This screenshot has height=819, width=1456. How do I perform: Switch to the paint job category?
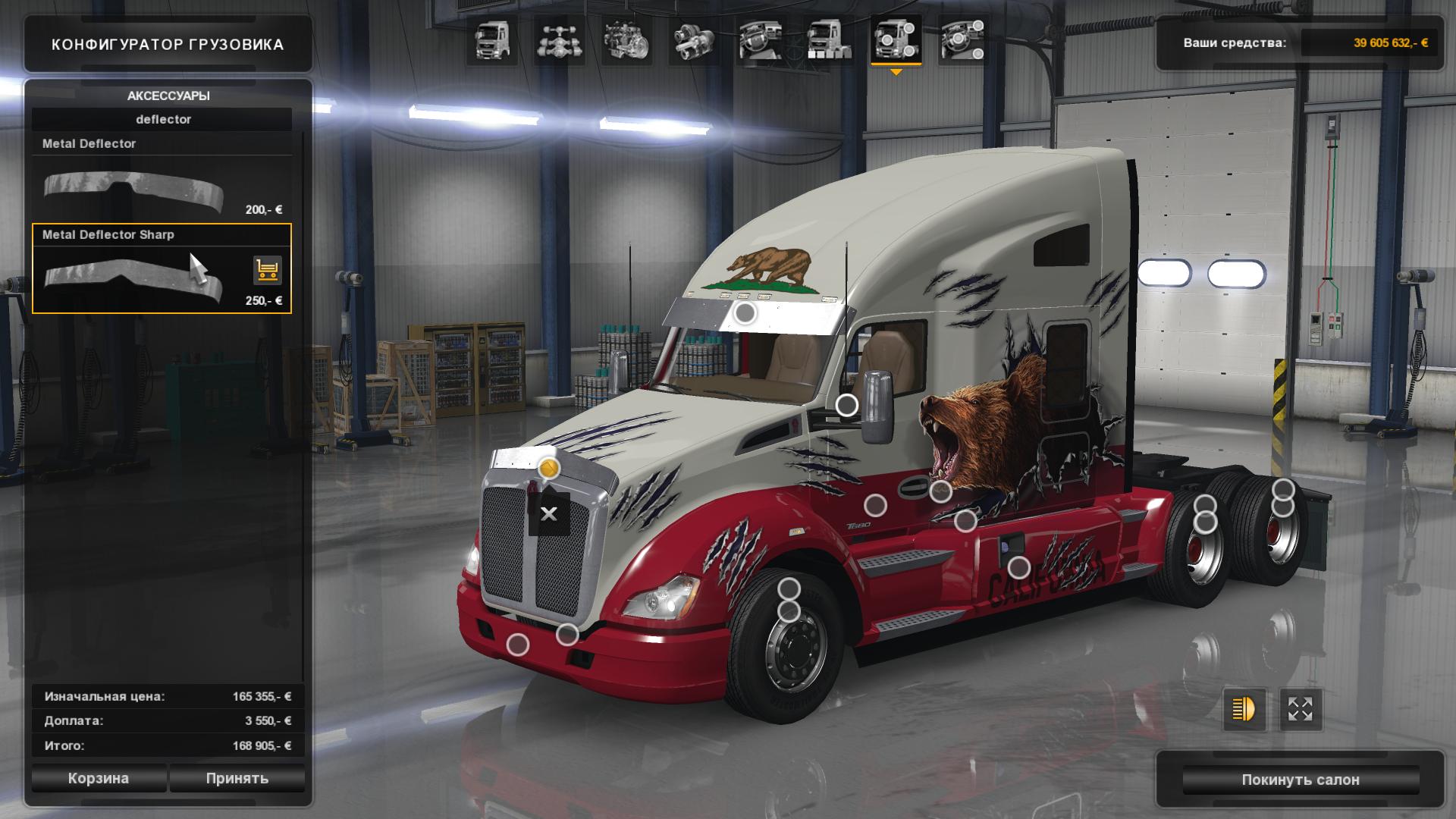[828, 40]
